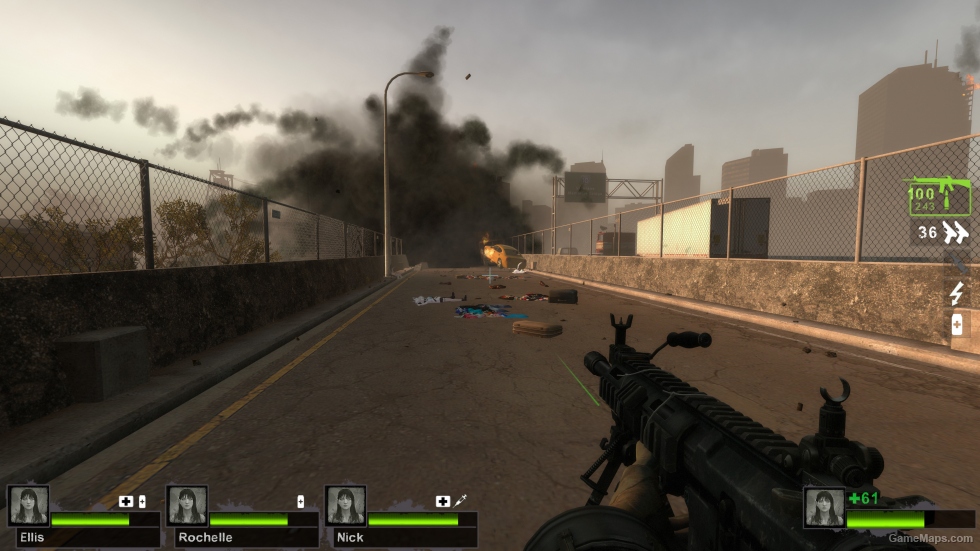The width and height of the screenshot is (980, 551).
Task: Click Ellis's teammate portrait
Action: (28, 505)
